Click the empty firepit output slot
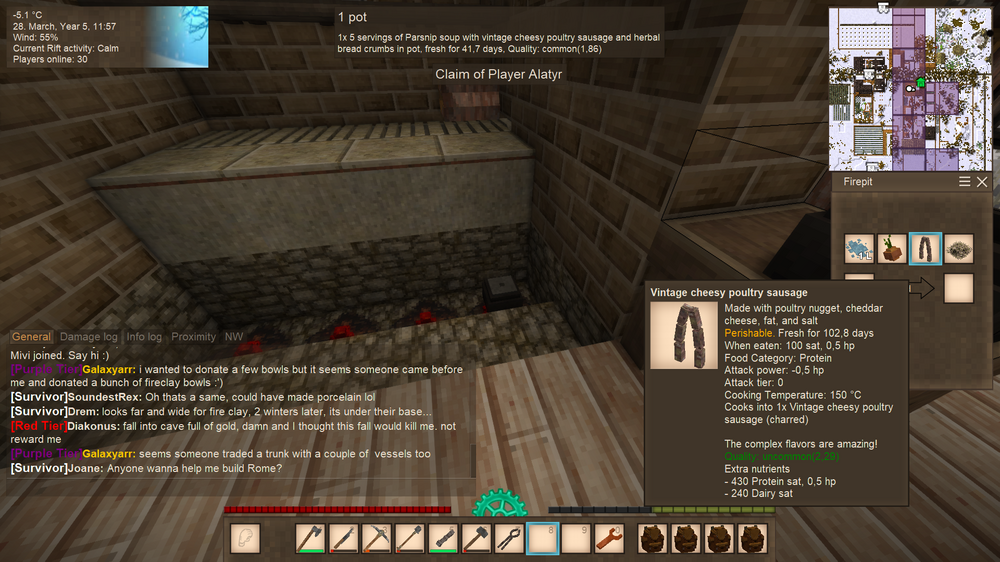Image resolution: width=1000 pixels, height=562 pixels. pos(958,288)
